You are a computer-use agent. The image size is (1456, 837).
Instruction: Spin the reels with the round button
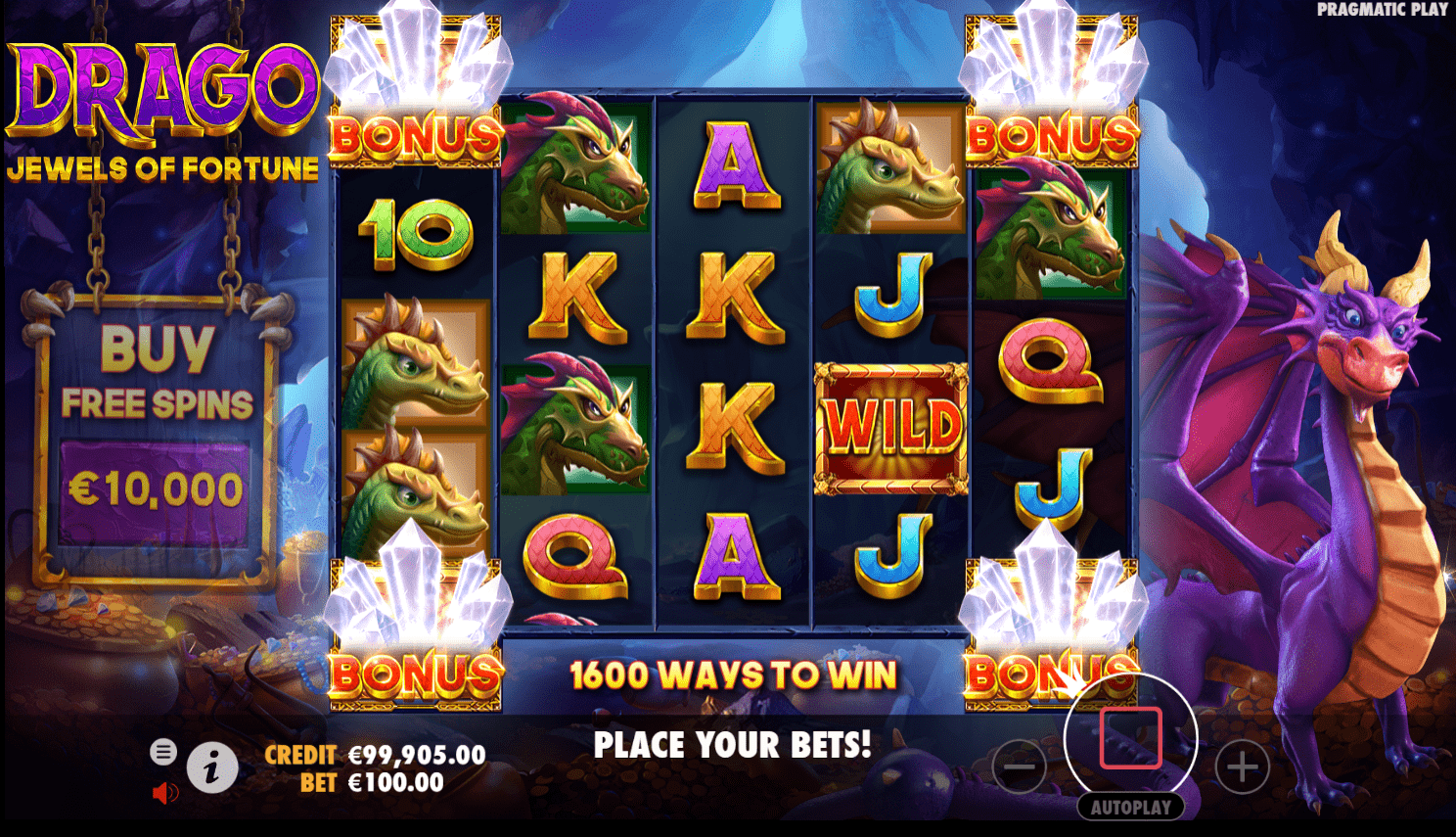pos(1130,738)
